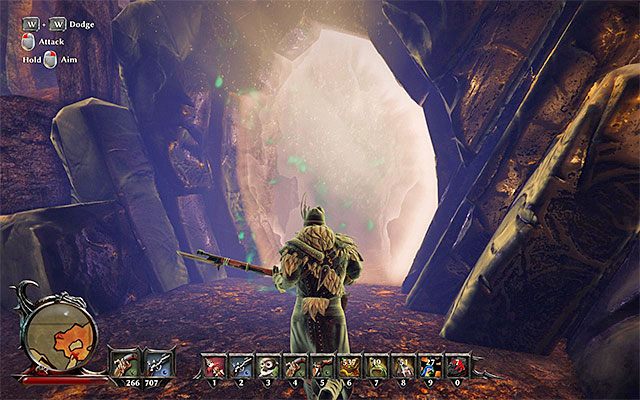Viewport: 640px width, 400px height.
Task: Select the item in hotbar slot 8
Action: pos(404,364)
